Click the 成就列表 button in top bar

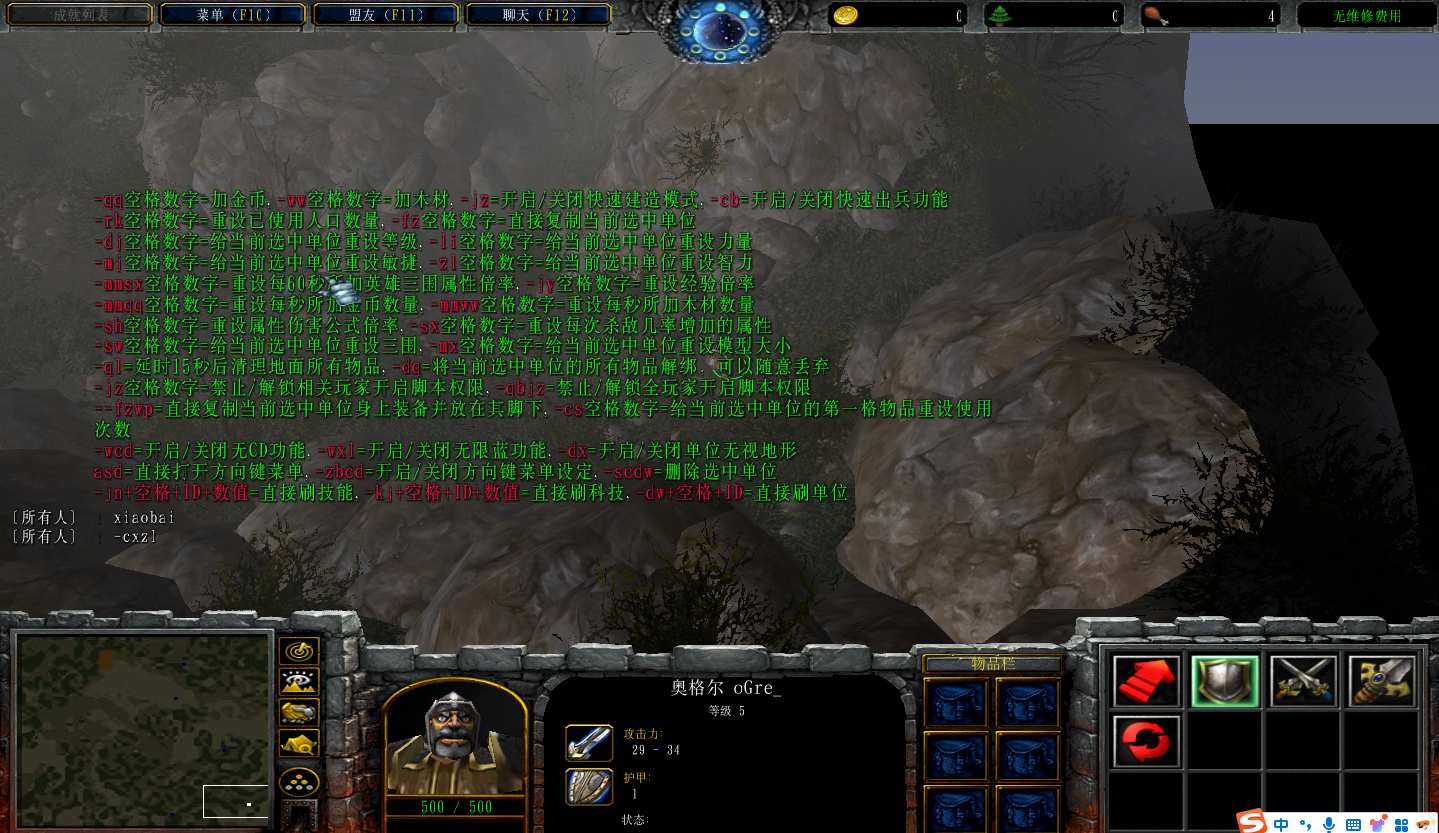pyautogui.click(x=80, y=15)
